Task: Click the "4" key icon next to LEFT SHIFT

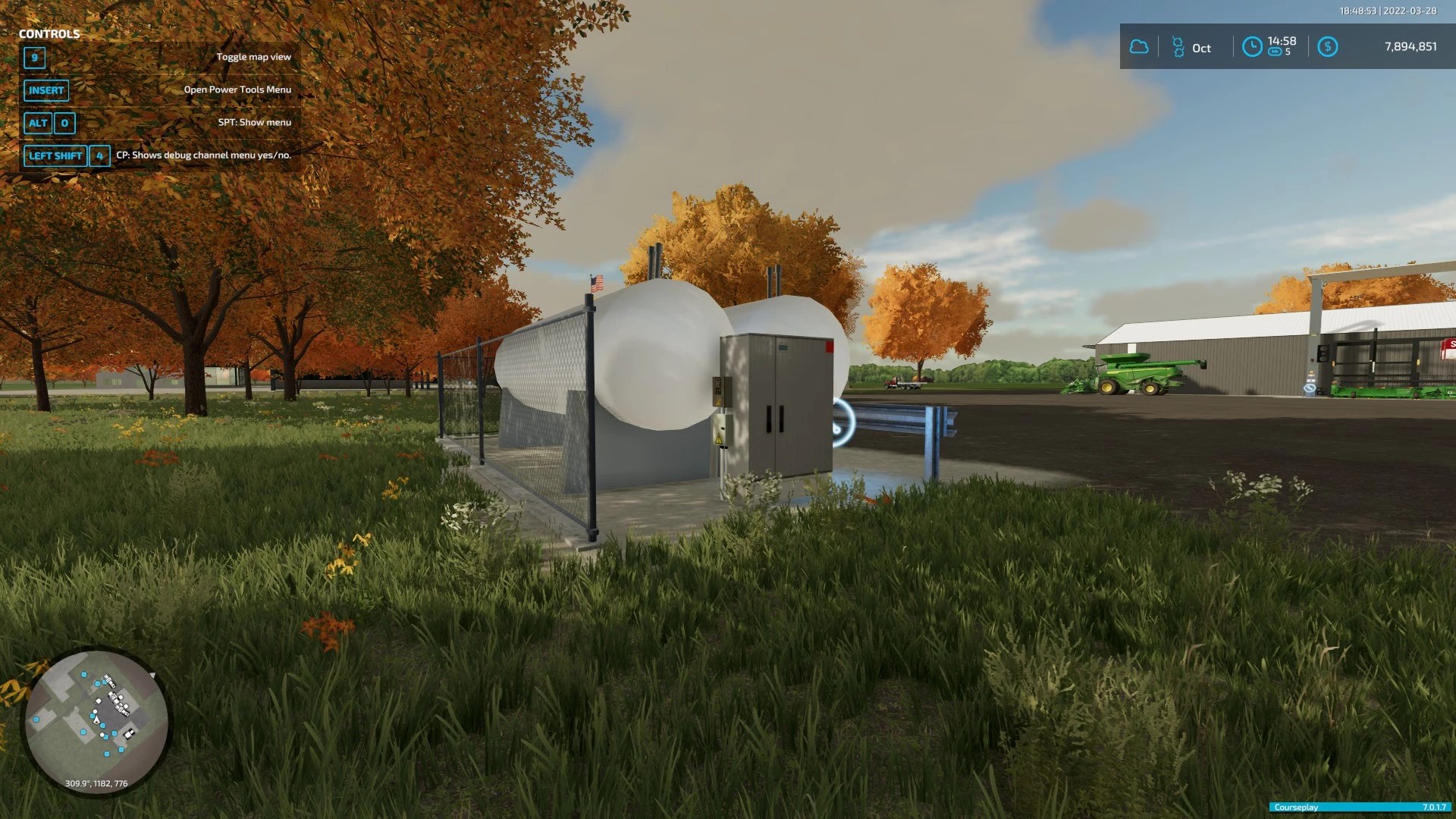Action: [x=99, y=155]
